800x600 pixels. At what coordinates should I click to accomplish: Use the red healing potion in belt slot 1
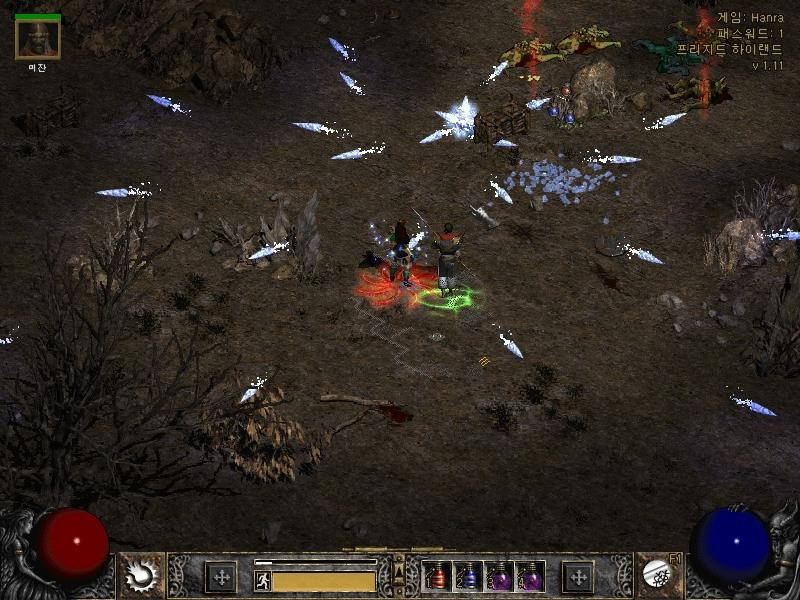point(437,577)
